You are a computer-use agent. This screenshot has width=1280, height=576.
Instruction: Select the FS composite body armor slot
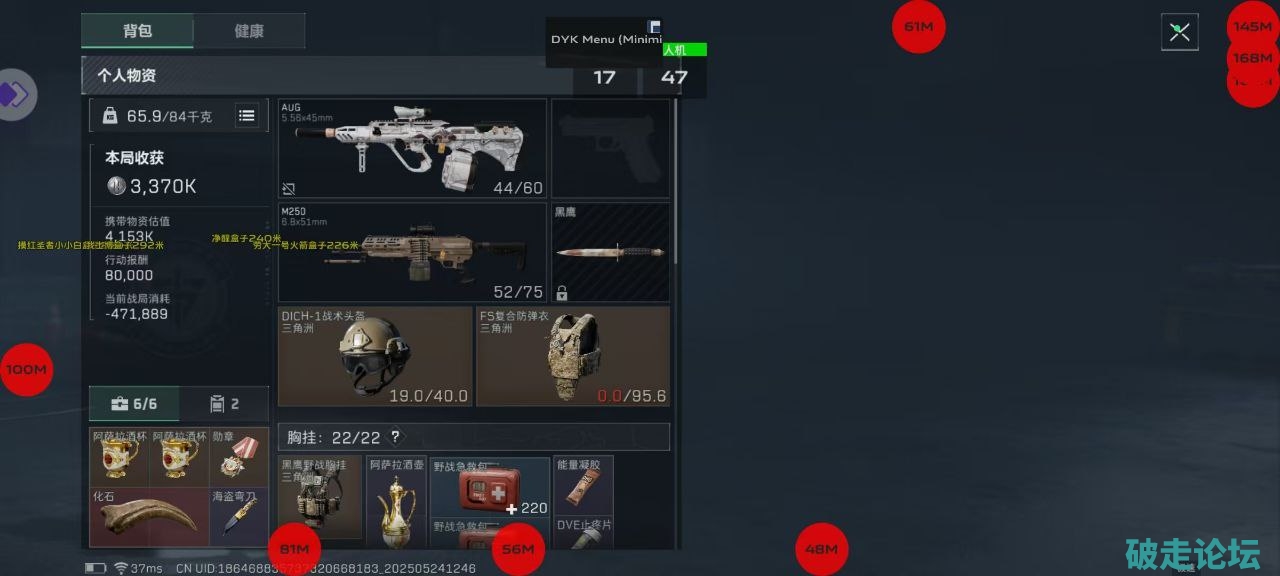pyautogui.click(x=572, y=356)
